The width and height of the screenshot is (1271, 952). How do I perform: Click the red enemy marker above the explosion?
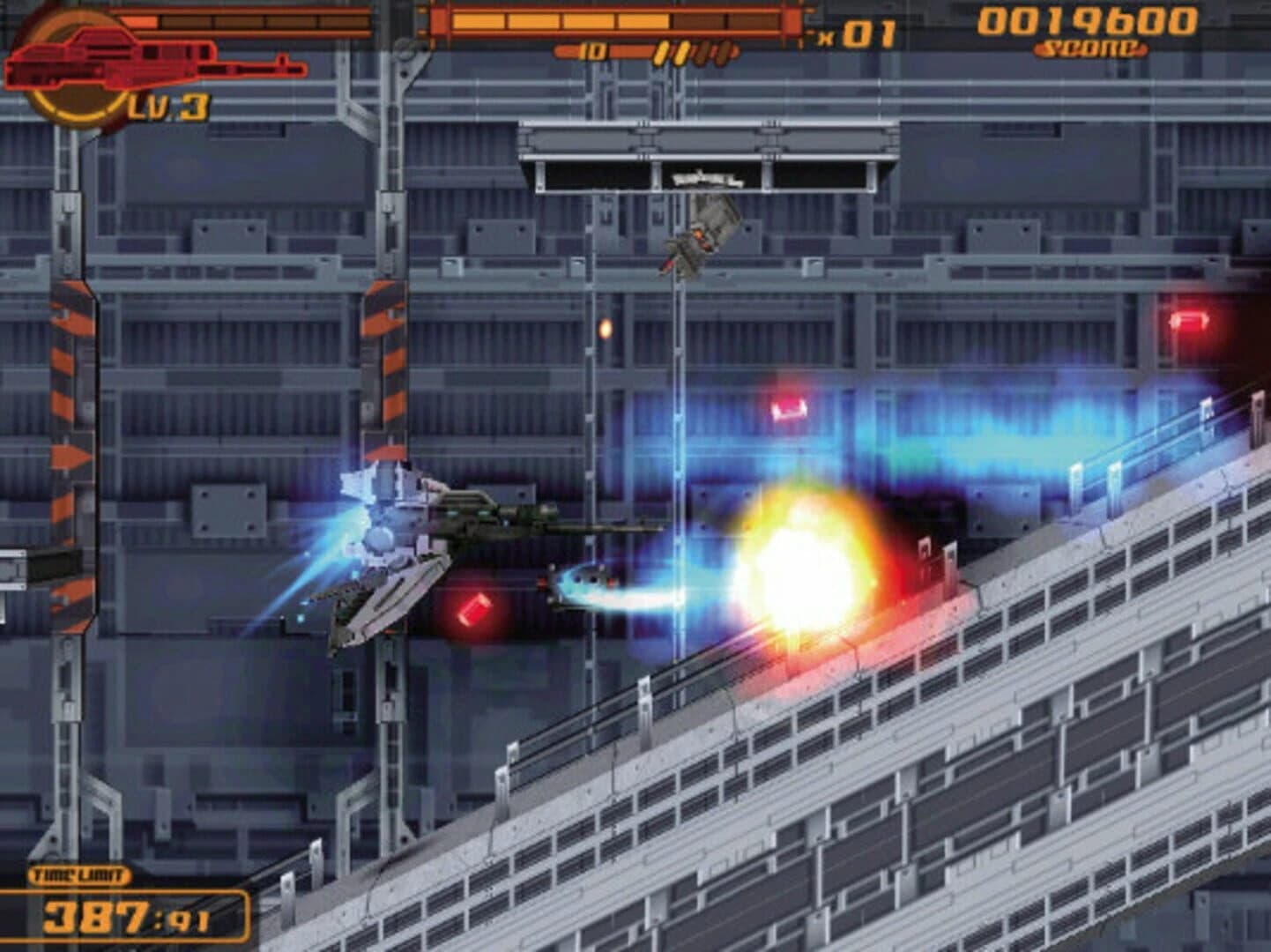point(791,406)
